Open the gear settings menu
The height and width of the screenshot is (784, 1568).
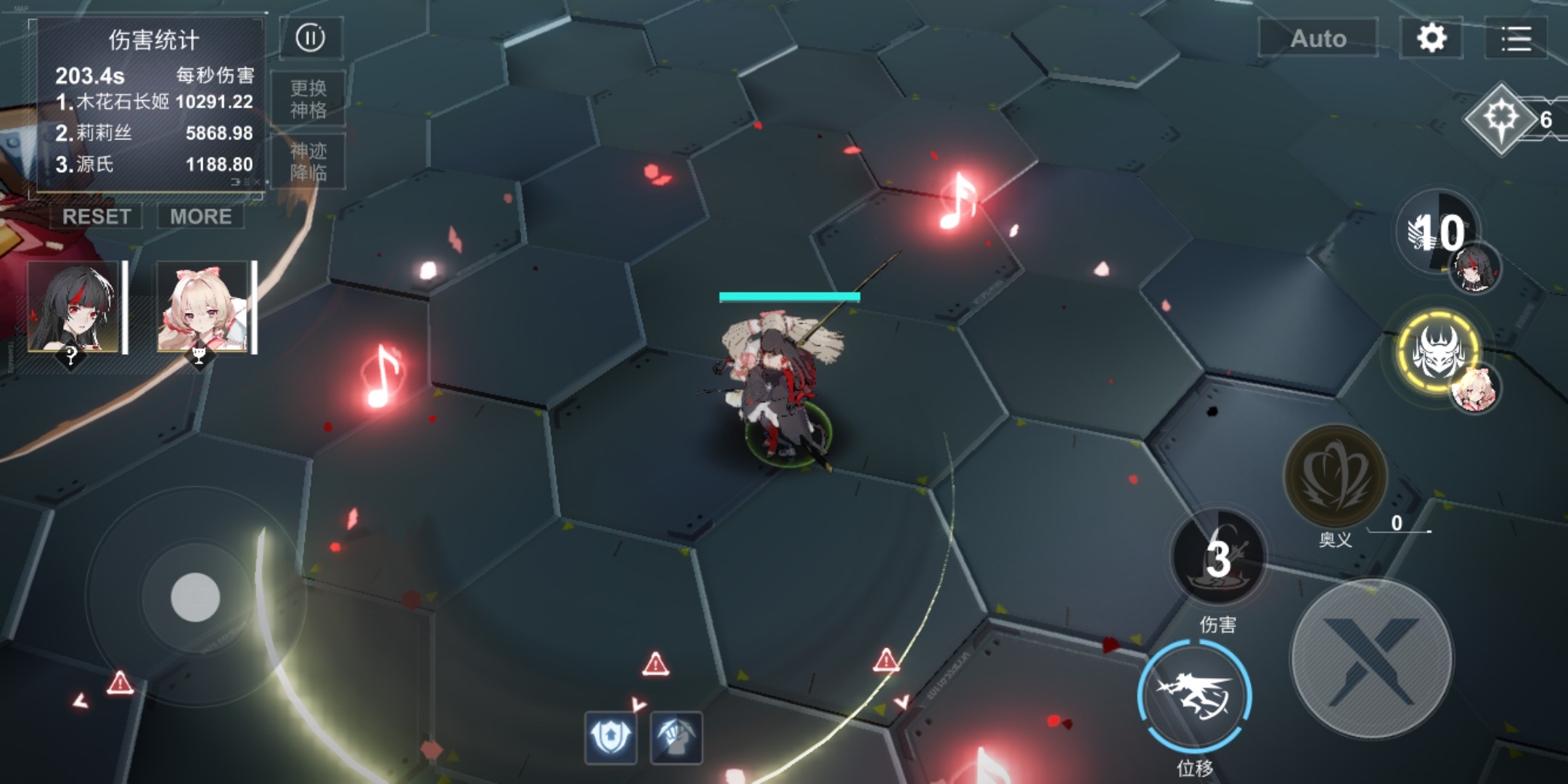click(1431, 38)
